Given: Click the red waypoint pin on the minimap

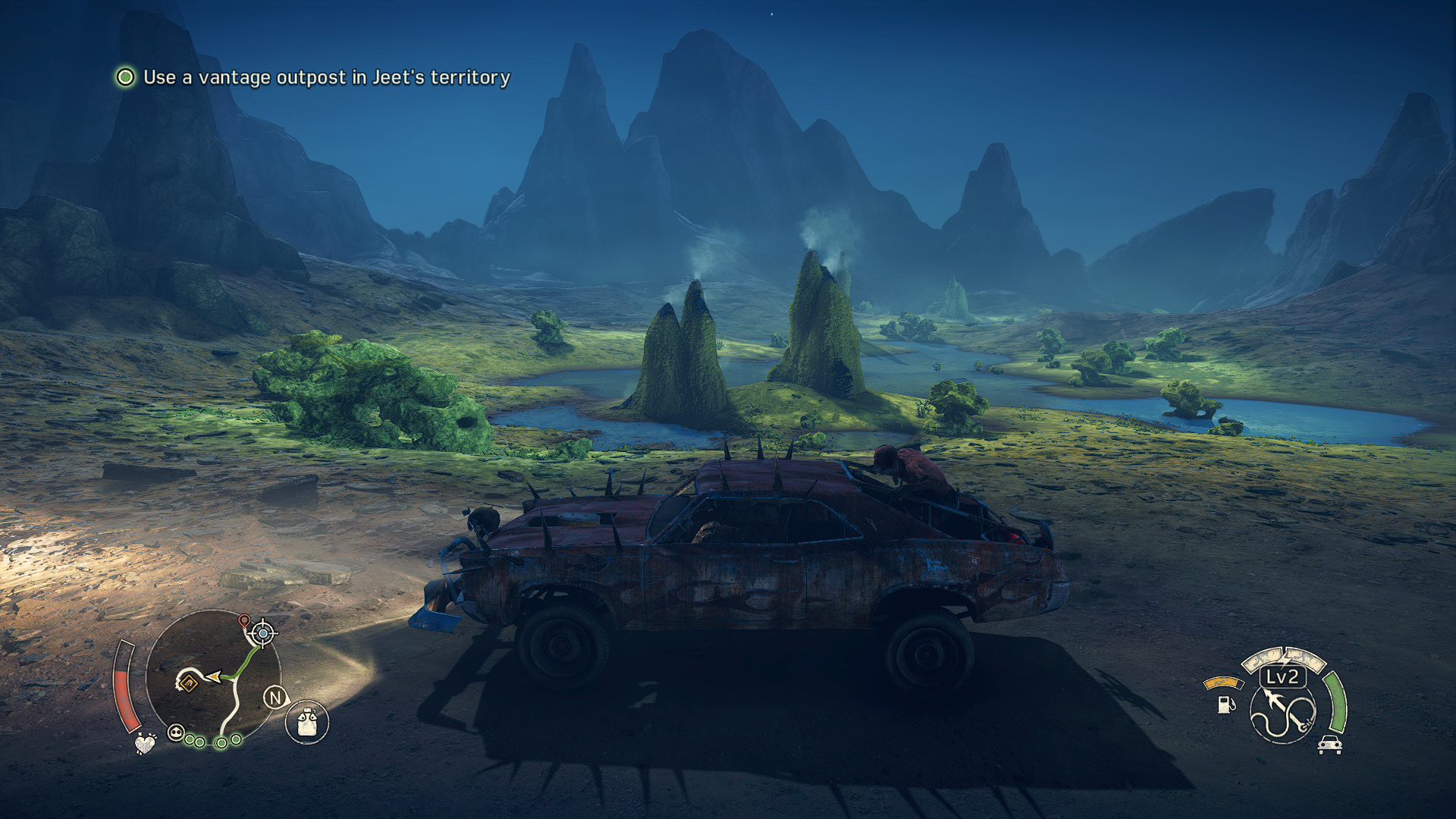Looking at the screenshot, I should [244, 621].
